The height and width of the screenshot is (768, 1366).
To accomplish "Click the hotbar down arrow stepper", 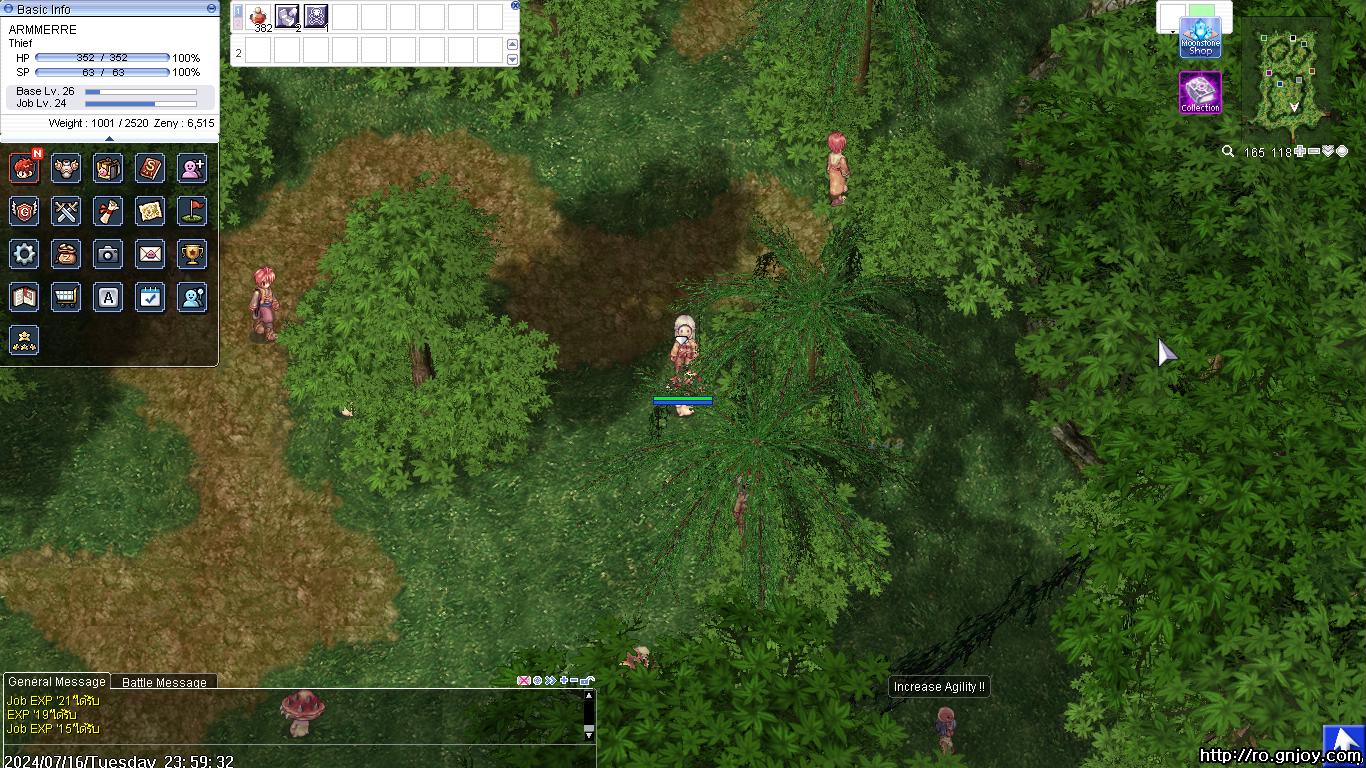I will (511, 58).
